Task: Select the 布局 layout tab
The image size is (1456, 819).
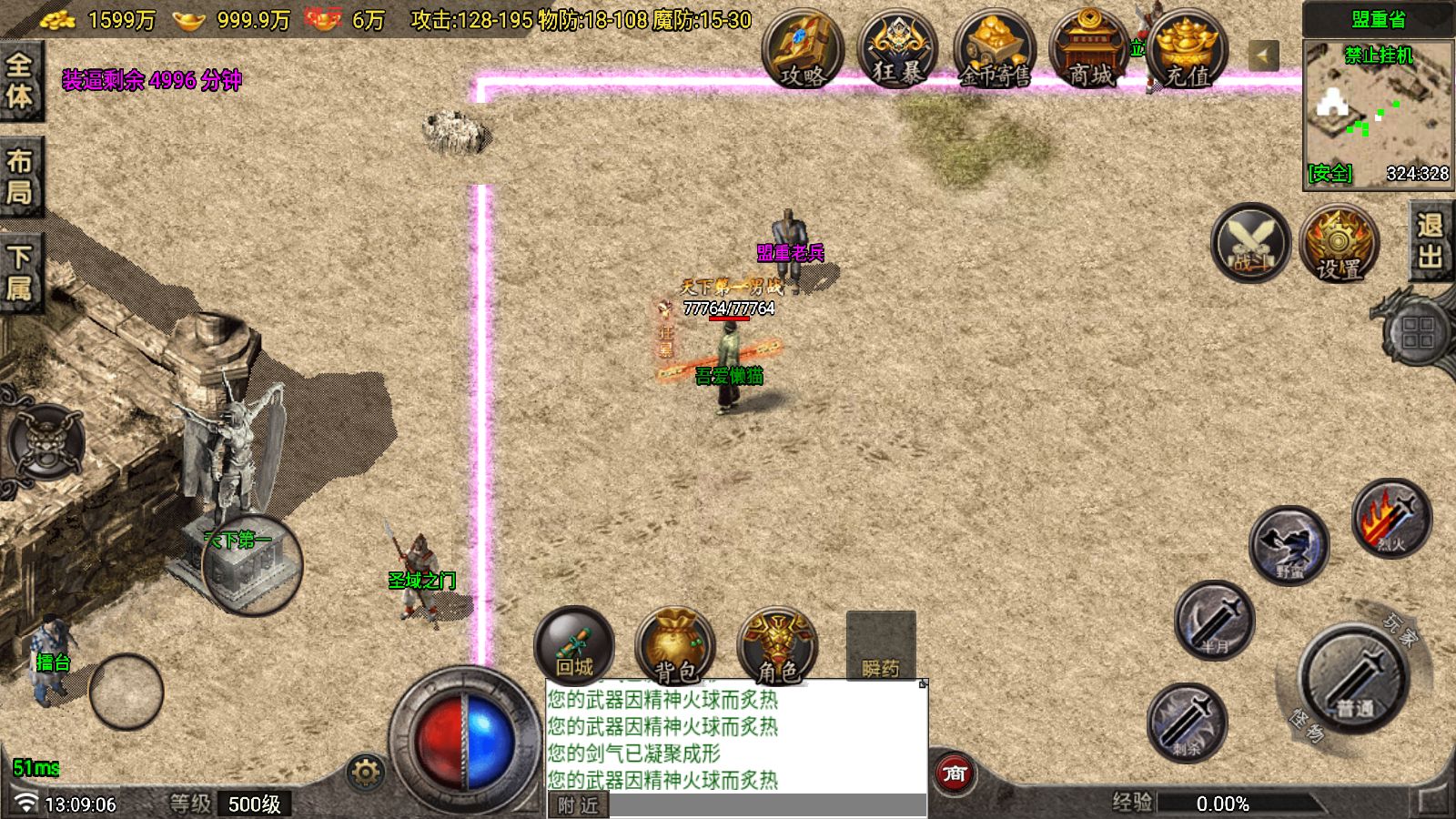Action: click(20, 177)
